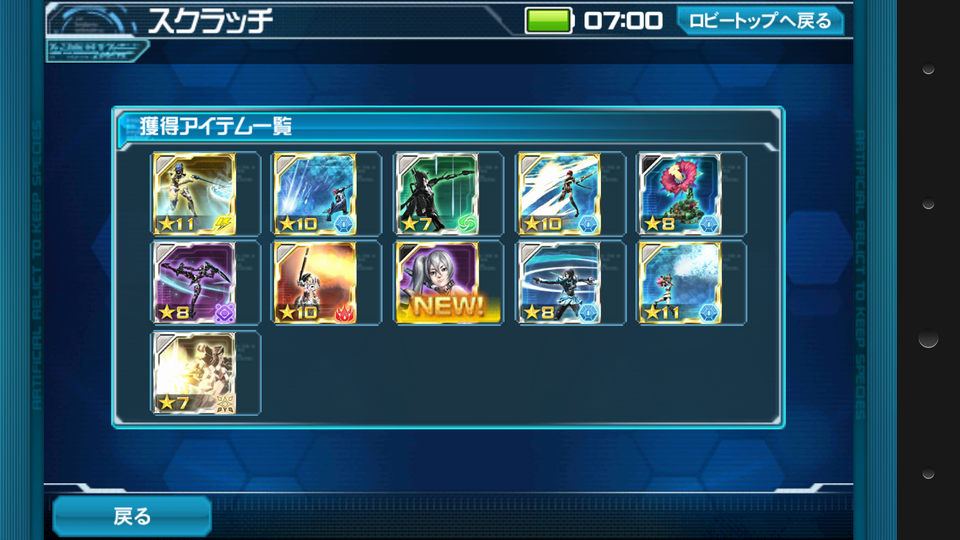Select the ★11 ice element card
The image size is (960, 540).
[680, 283]
